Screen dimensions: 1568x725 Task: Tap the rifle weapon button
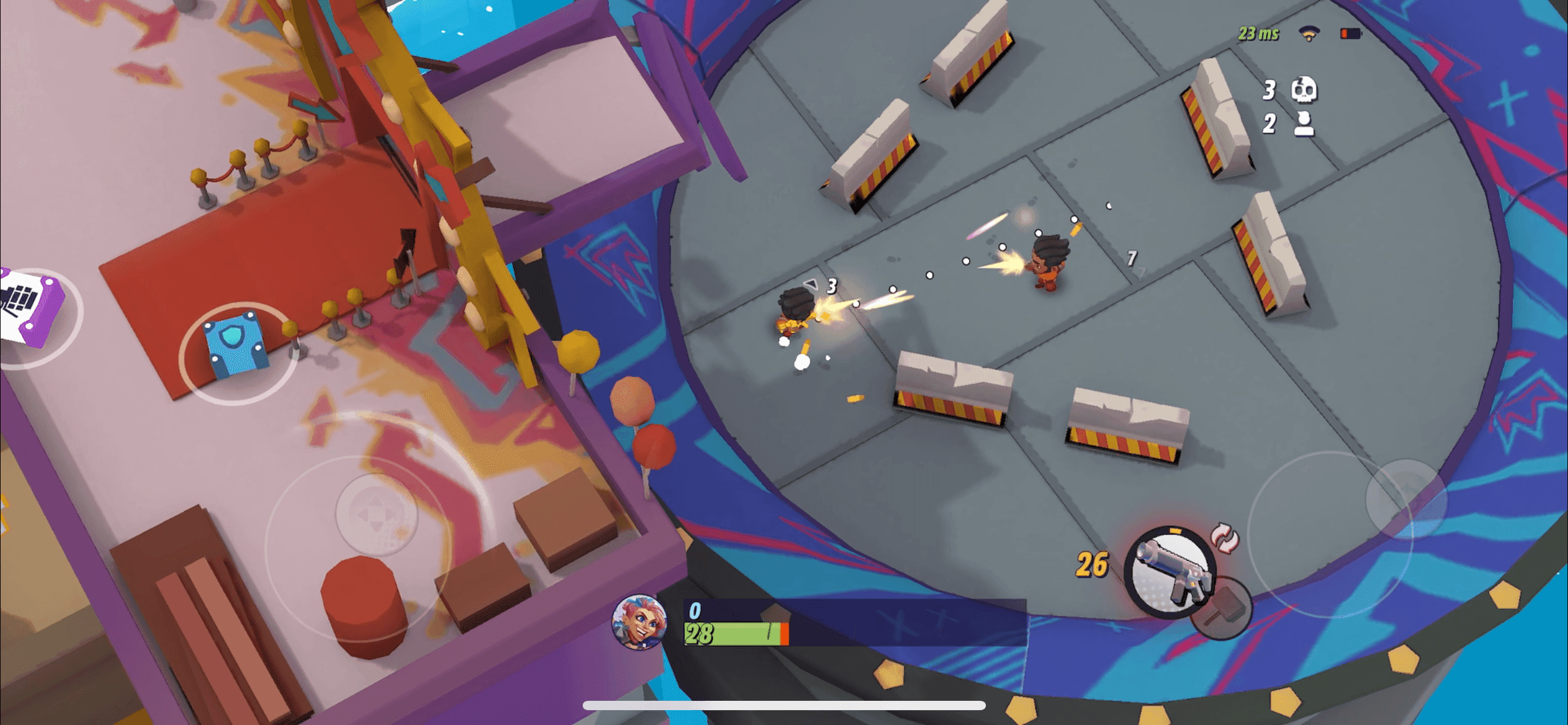(x=1169, y=572)
